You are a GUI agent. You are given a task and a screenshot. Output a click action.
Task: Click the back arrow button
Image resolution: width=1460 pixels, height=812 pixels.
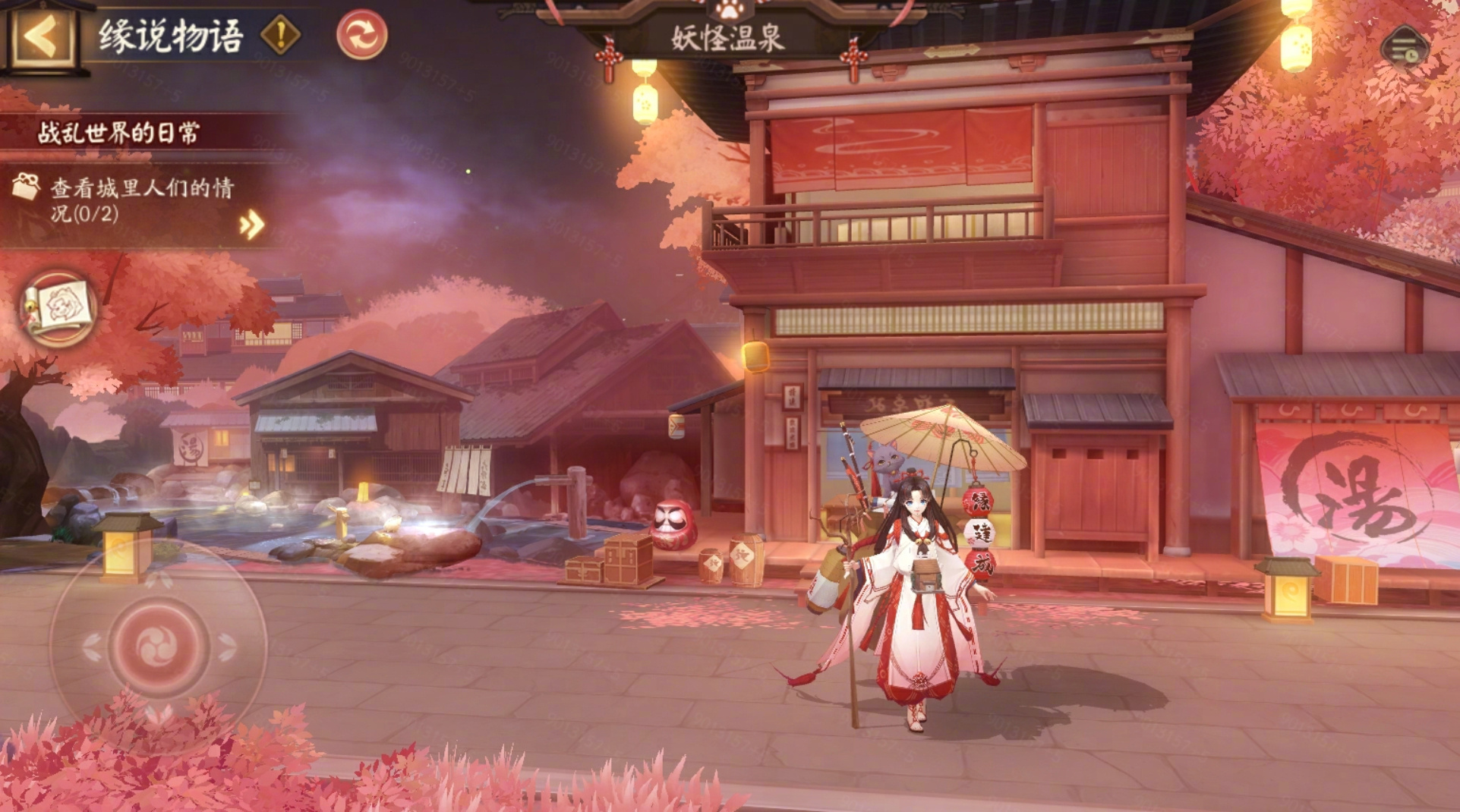(42, 36)
